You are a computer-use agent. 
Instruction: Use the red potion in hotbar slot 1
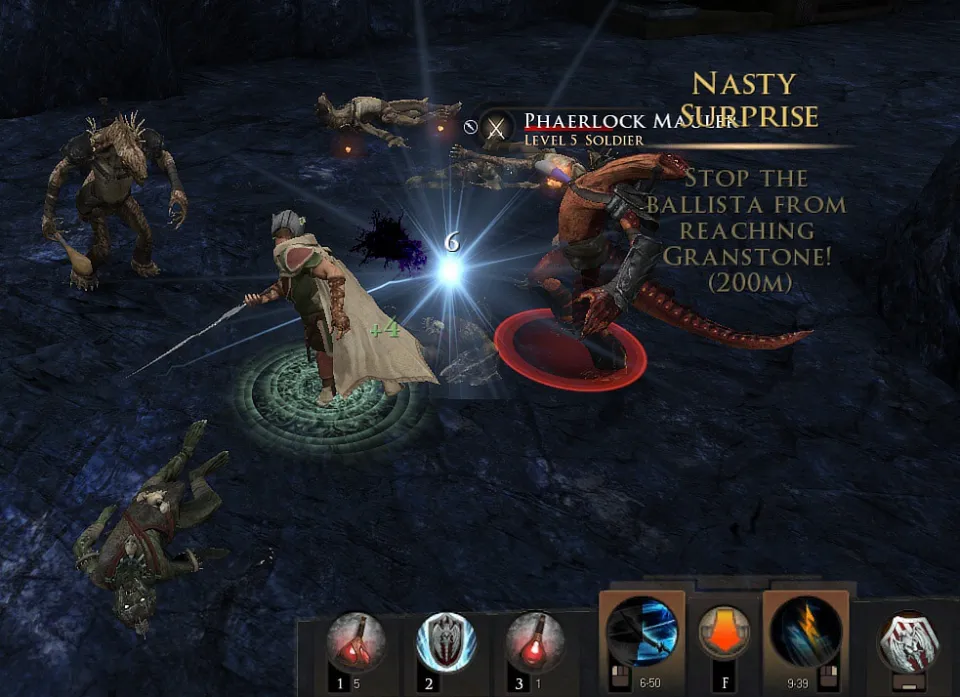click(x=357, y=642)
